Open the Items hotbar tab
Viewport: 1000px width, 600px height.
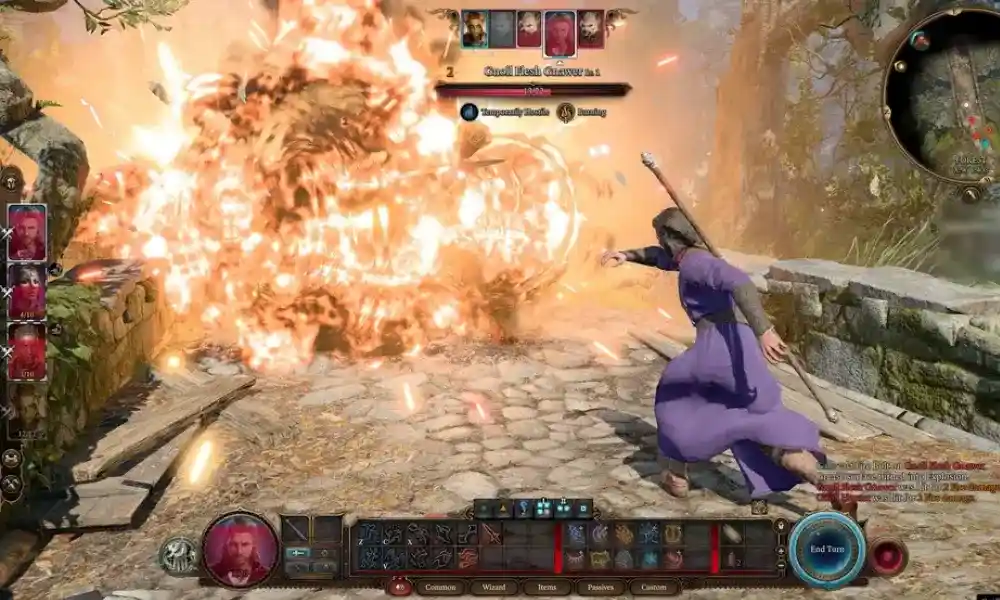pyautogui.click(x=547, y=587)
